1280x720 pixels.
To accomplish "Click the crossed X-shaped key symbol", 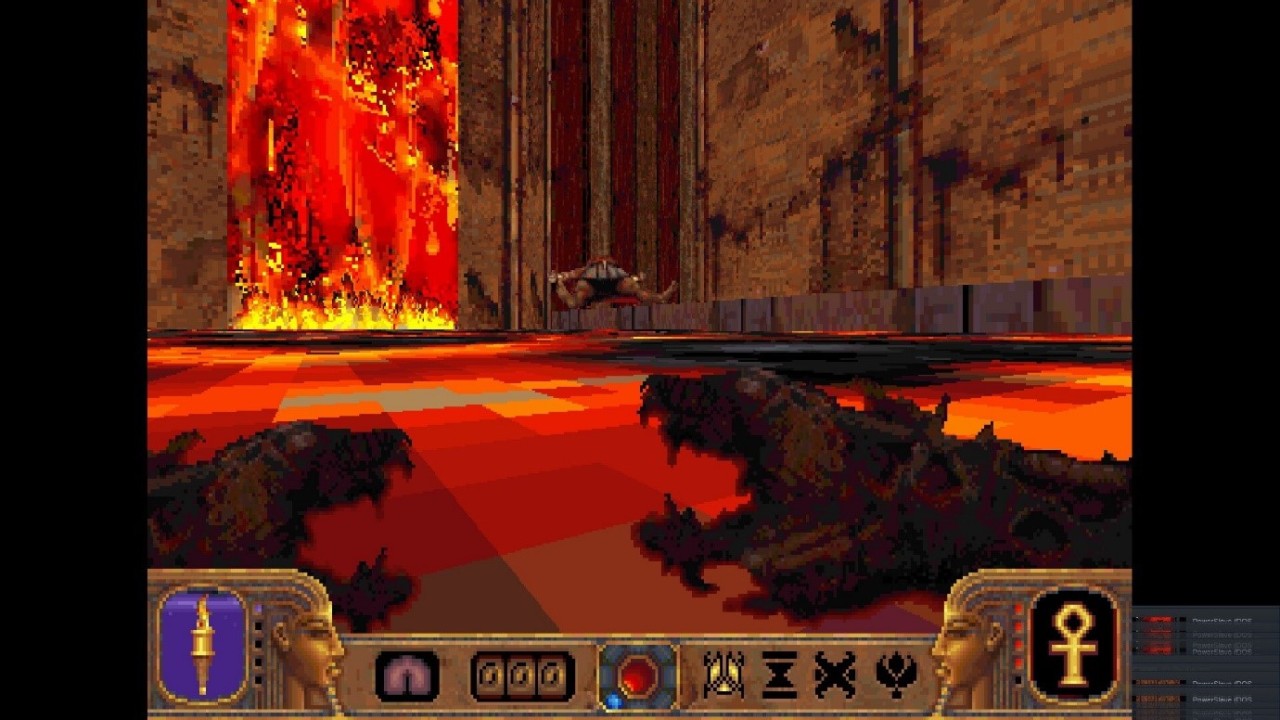I will point(835,675).
